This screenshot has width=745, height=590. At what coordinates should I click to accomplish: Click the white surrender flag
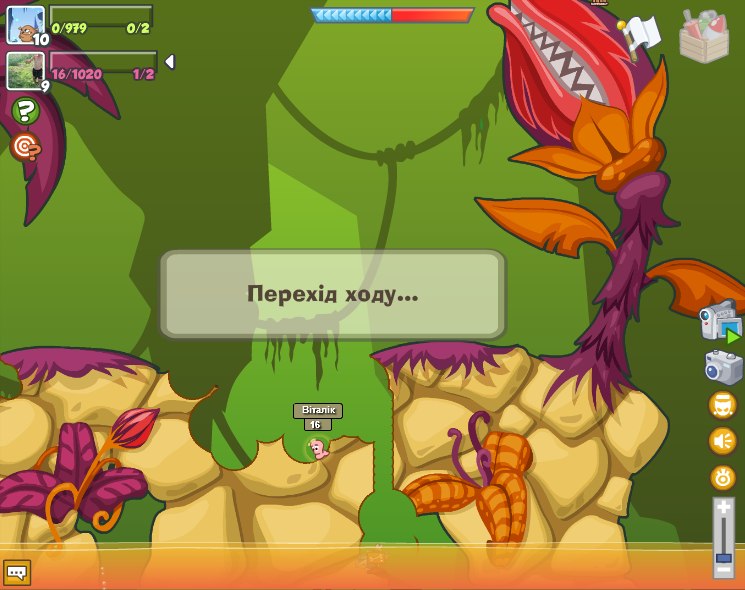pyautogui.click(x=640, y=34)
